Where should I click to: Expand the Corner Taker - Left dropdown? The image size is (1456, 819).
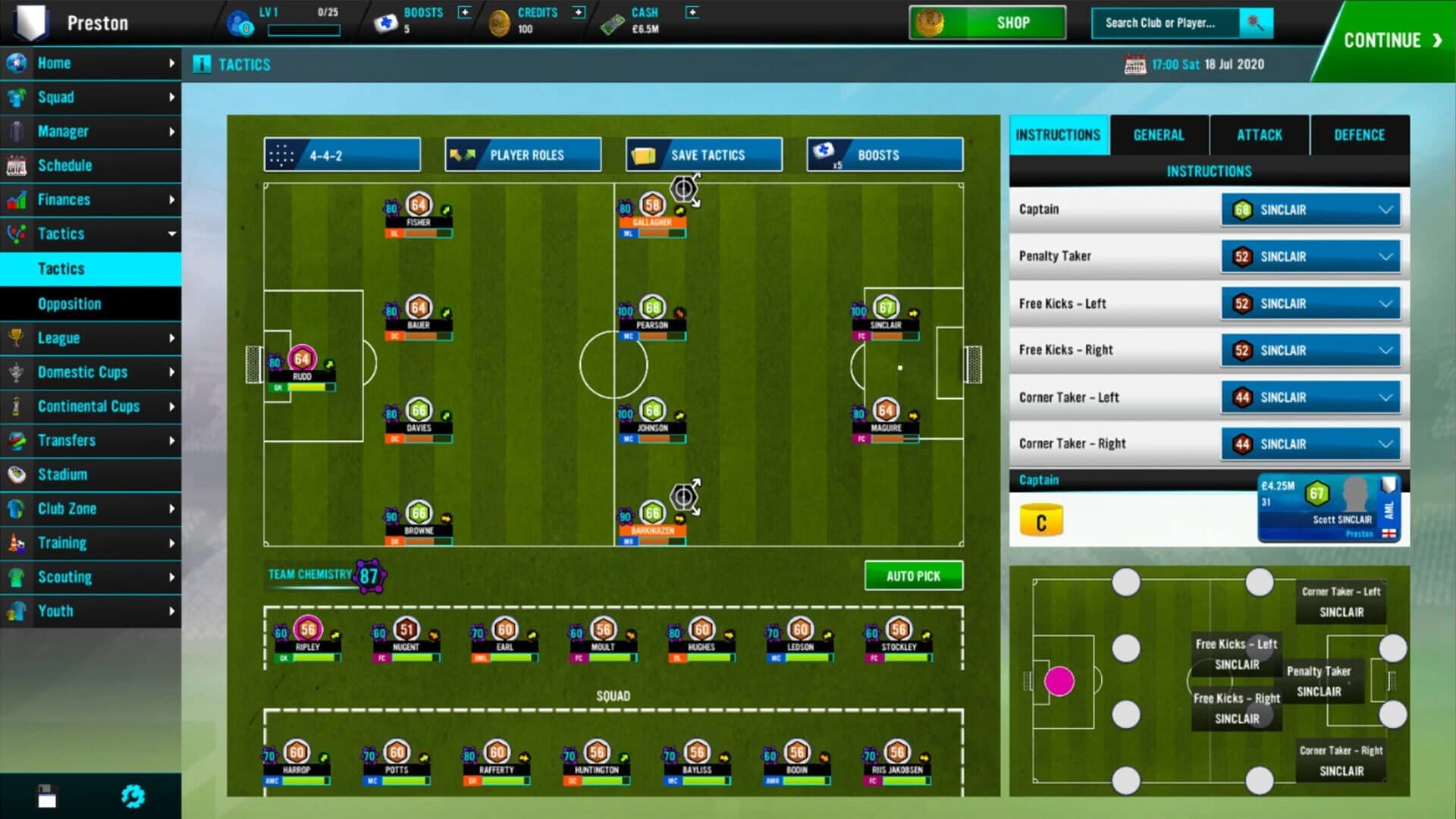pyautogui.click(x=1310, y=397)
